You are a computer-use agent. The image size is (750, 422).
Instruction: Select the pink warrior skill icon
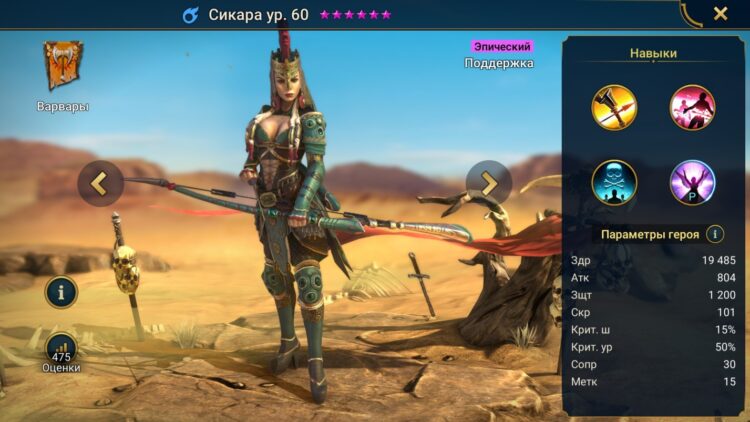point(692,108)
